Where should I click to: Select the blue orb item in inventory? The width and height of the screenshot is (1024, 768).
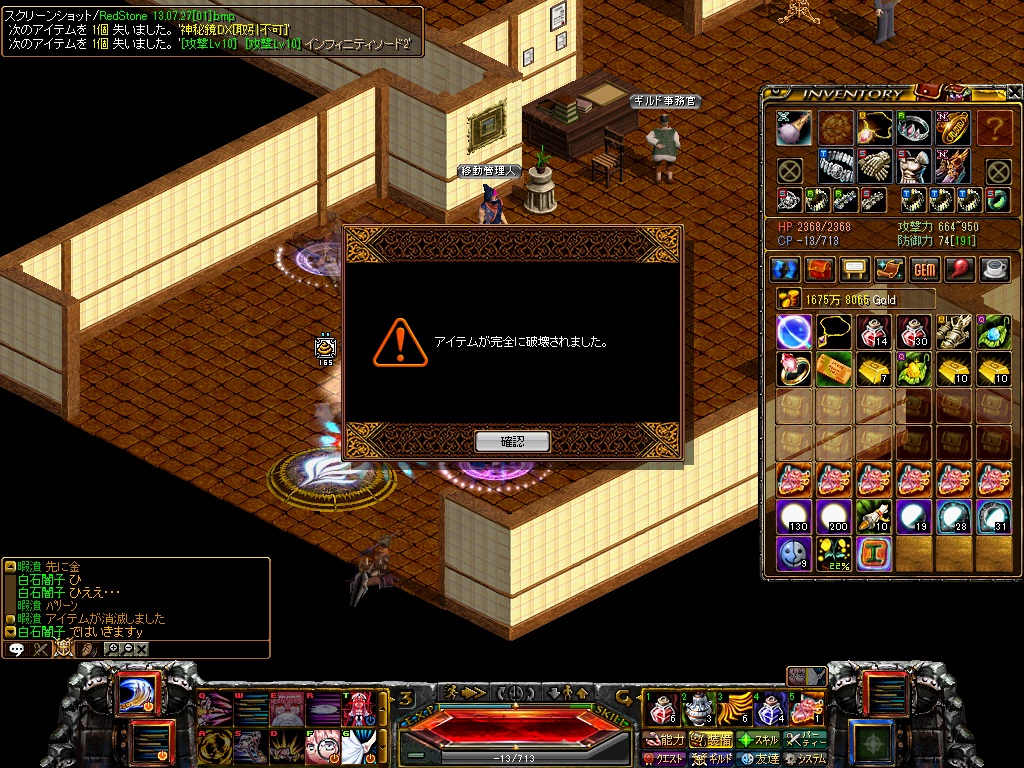click(x=794, y=331)
